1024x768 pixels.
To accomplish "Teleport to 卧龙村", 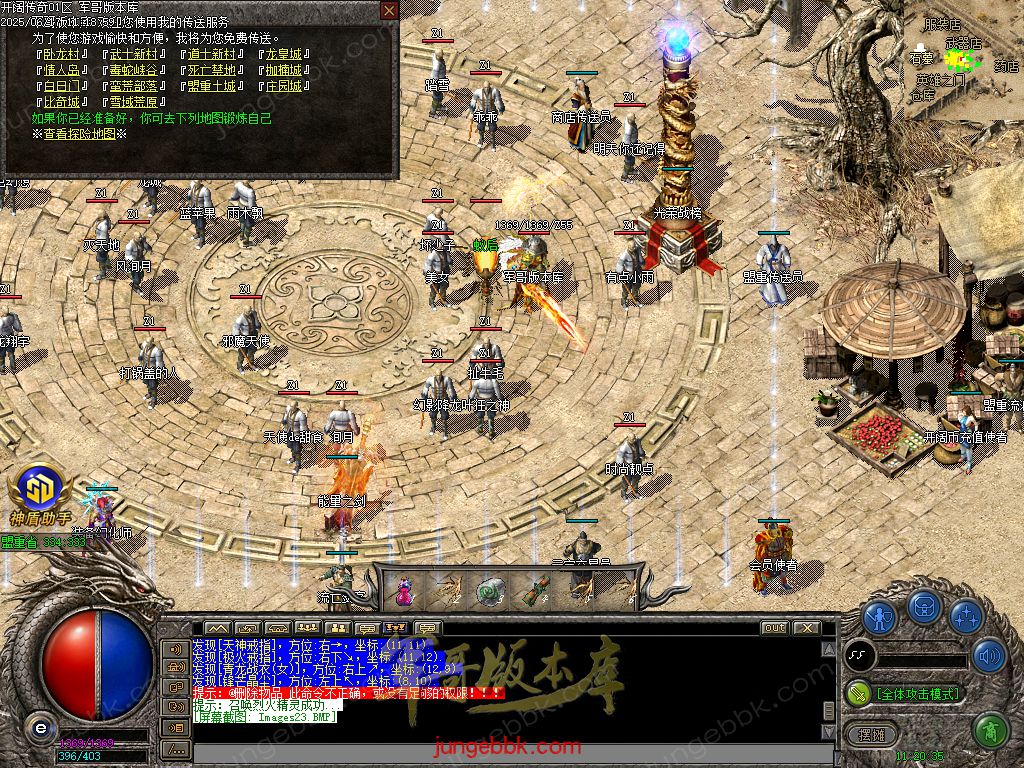I will [x=62, y=54].
